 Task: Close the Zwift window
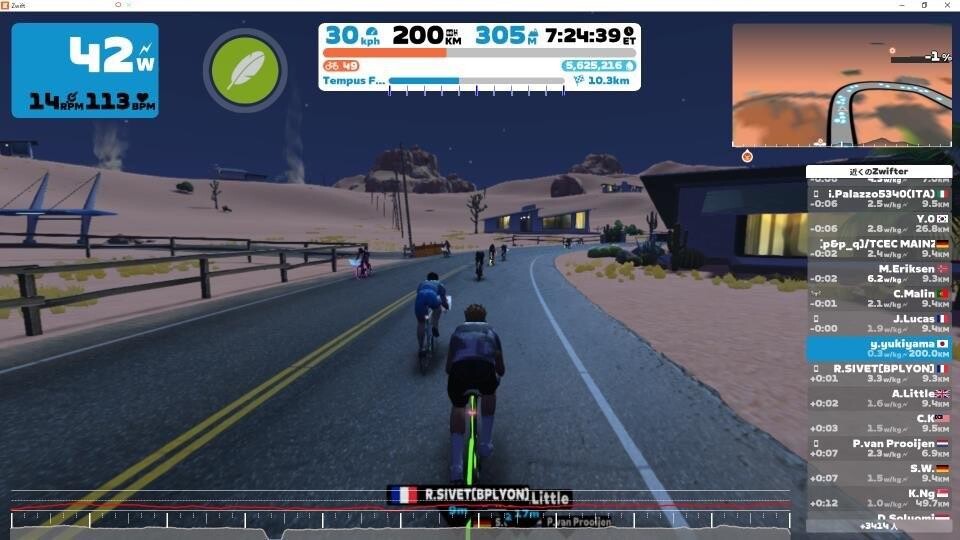(x=946, y=5)
